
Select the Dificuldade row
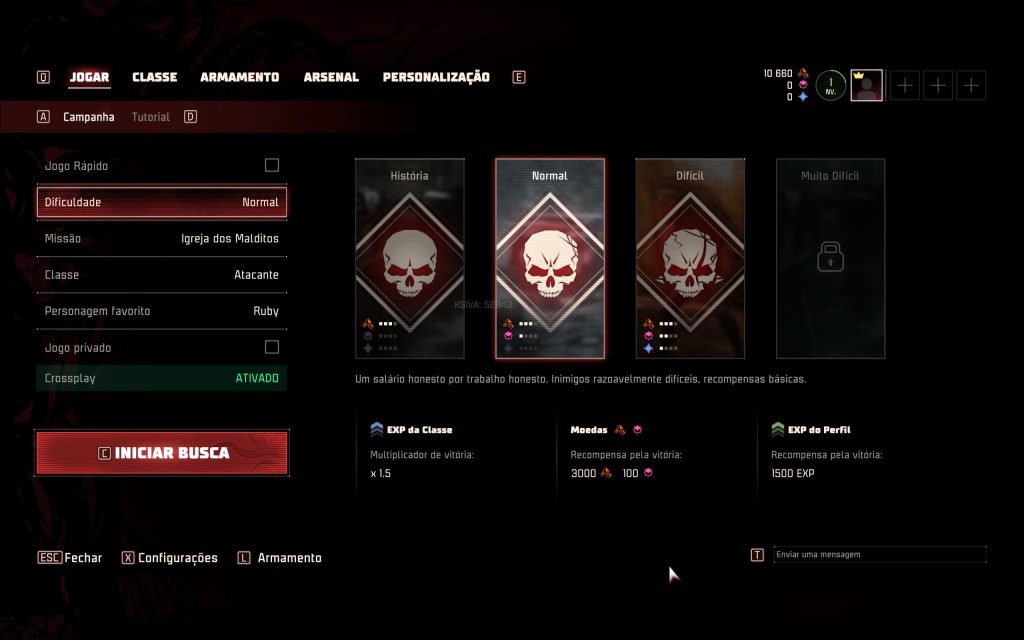click(161, 202)
